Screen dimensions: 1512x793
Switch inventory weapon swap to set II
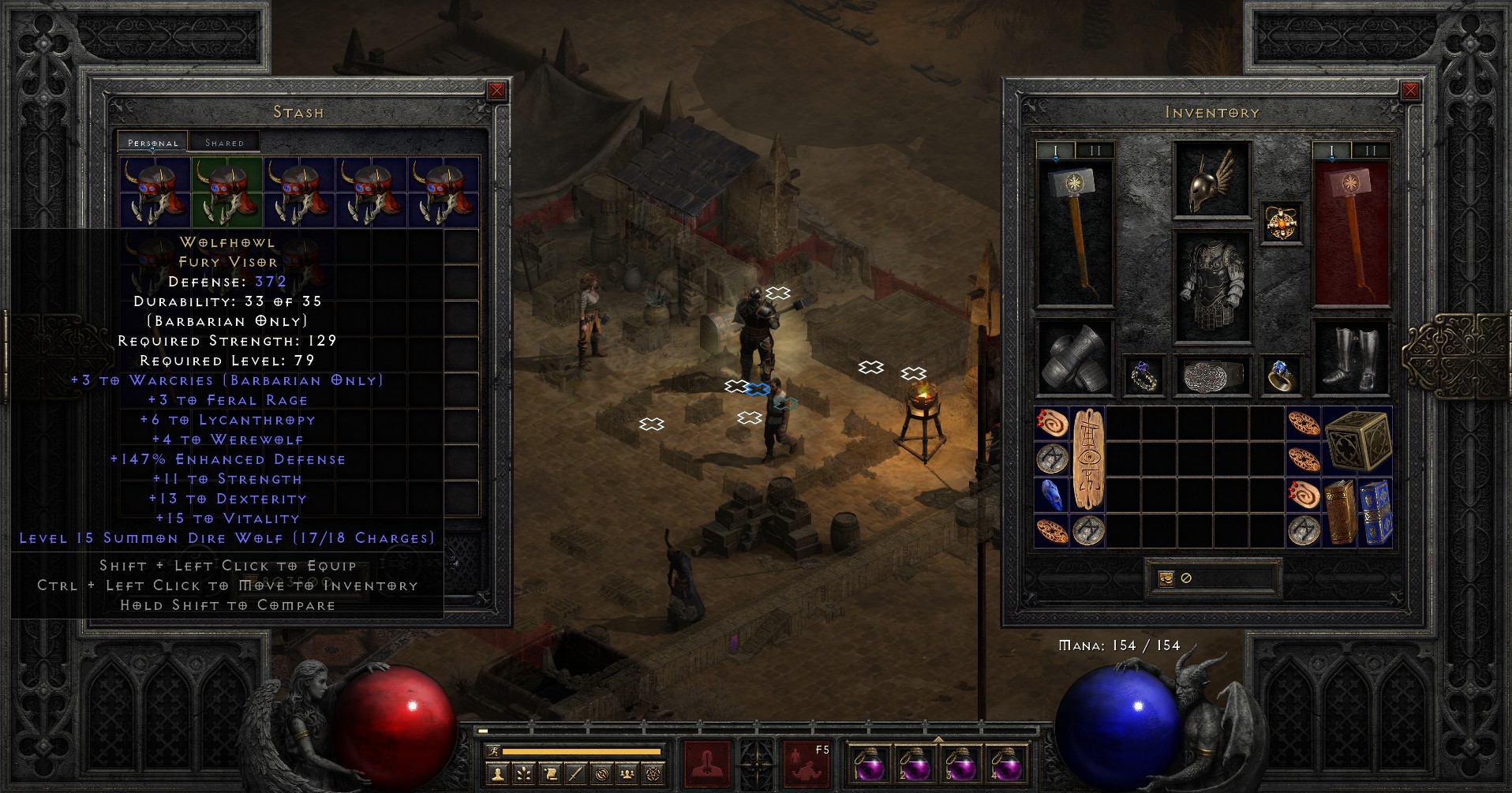pos(1097,149)
